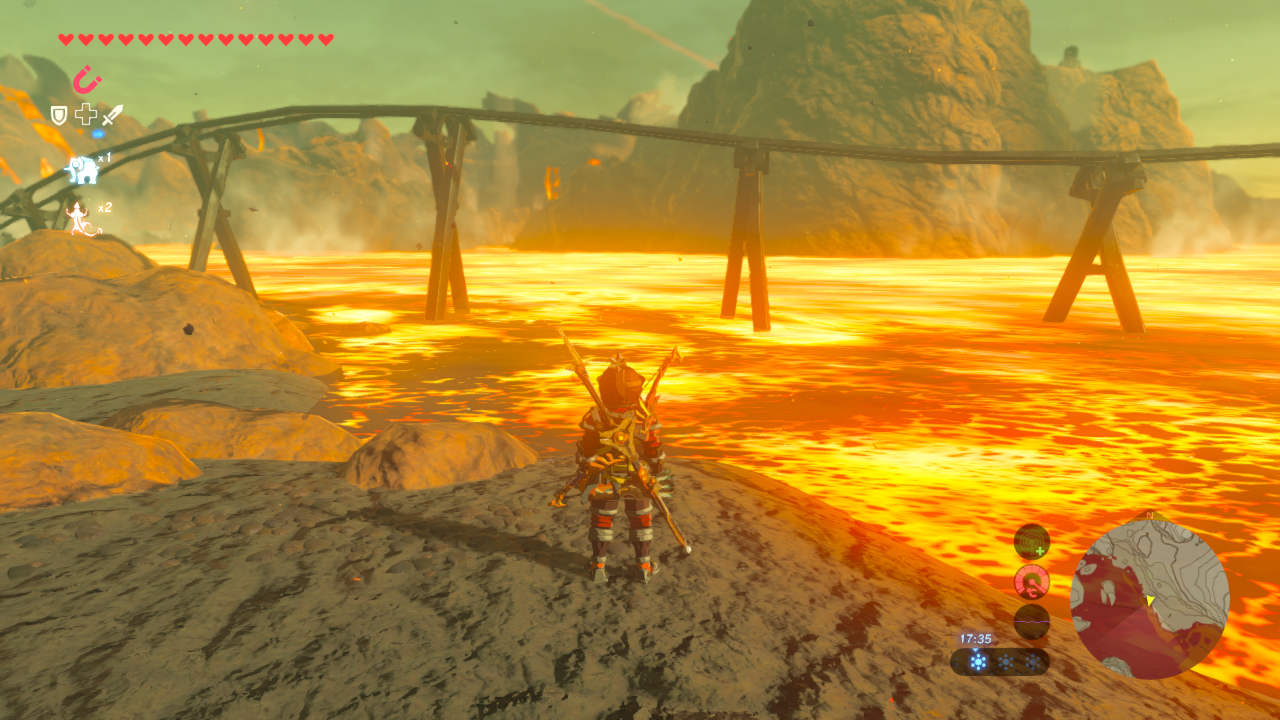Click the Sheikah Sensor+ icon
Image resolution: width=1280 pixels, height=720 pixels.
[1031, 542]
